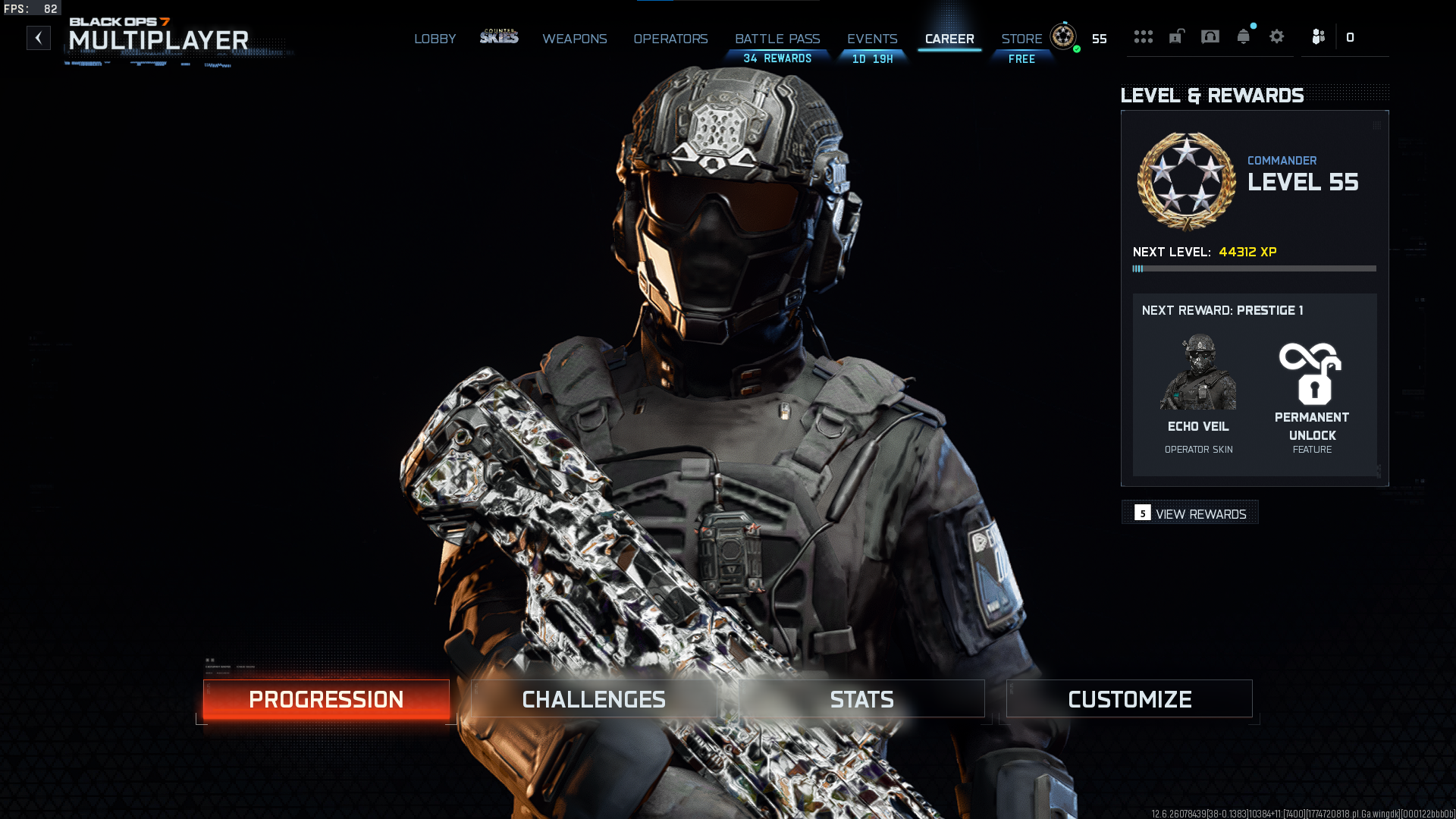Open the Store tab
1456x819 pixels.
1021,39
